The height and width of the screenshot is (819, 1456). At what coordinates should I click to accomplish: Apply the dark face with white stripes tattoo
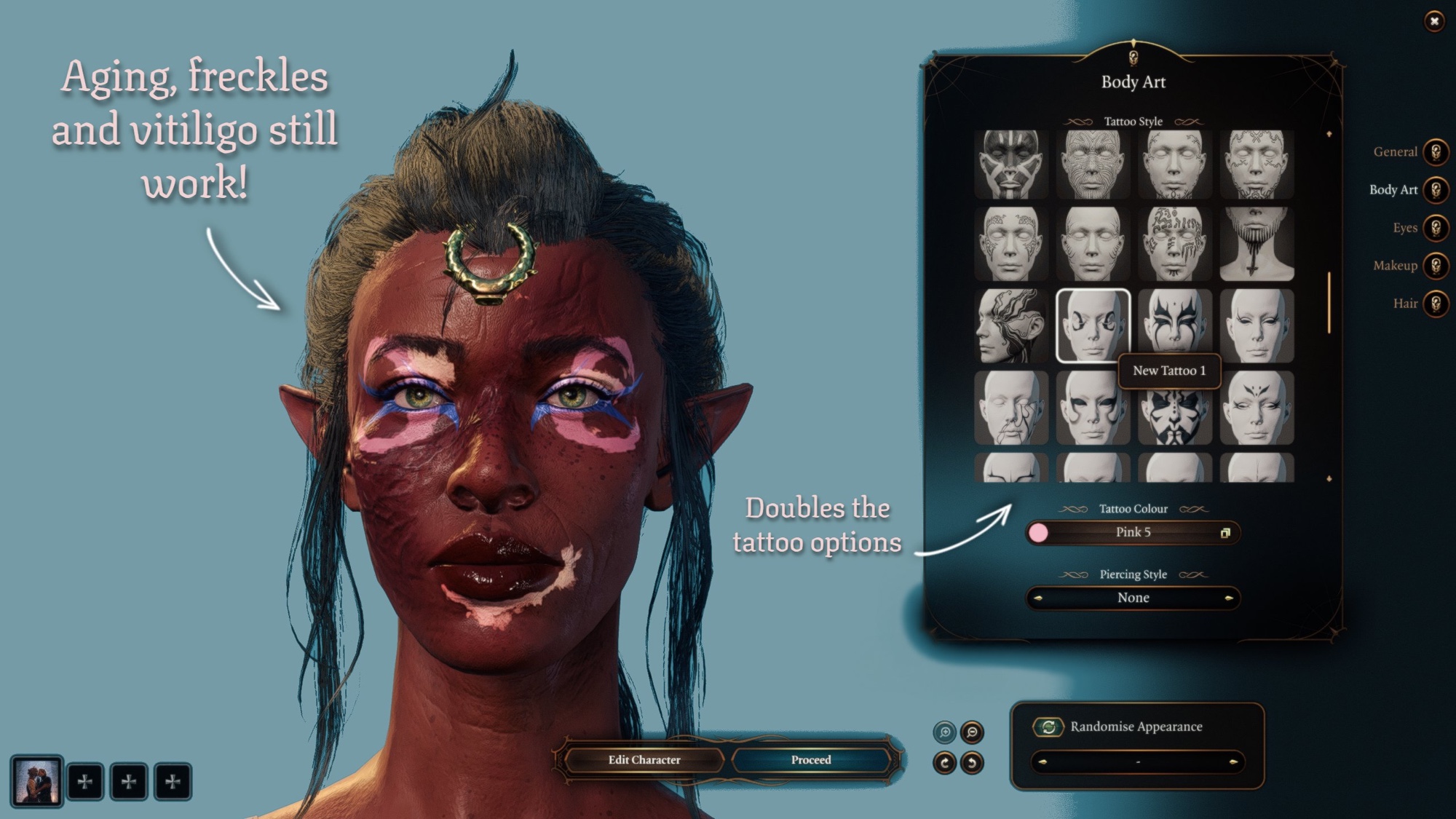pos(1010,165)
